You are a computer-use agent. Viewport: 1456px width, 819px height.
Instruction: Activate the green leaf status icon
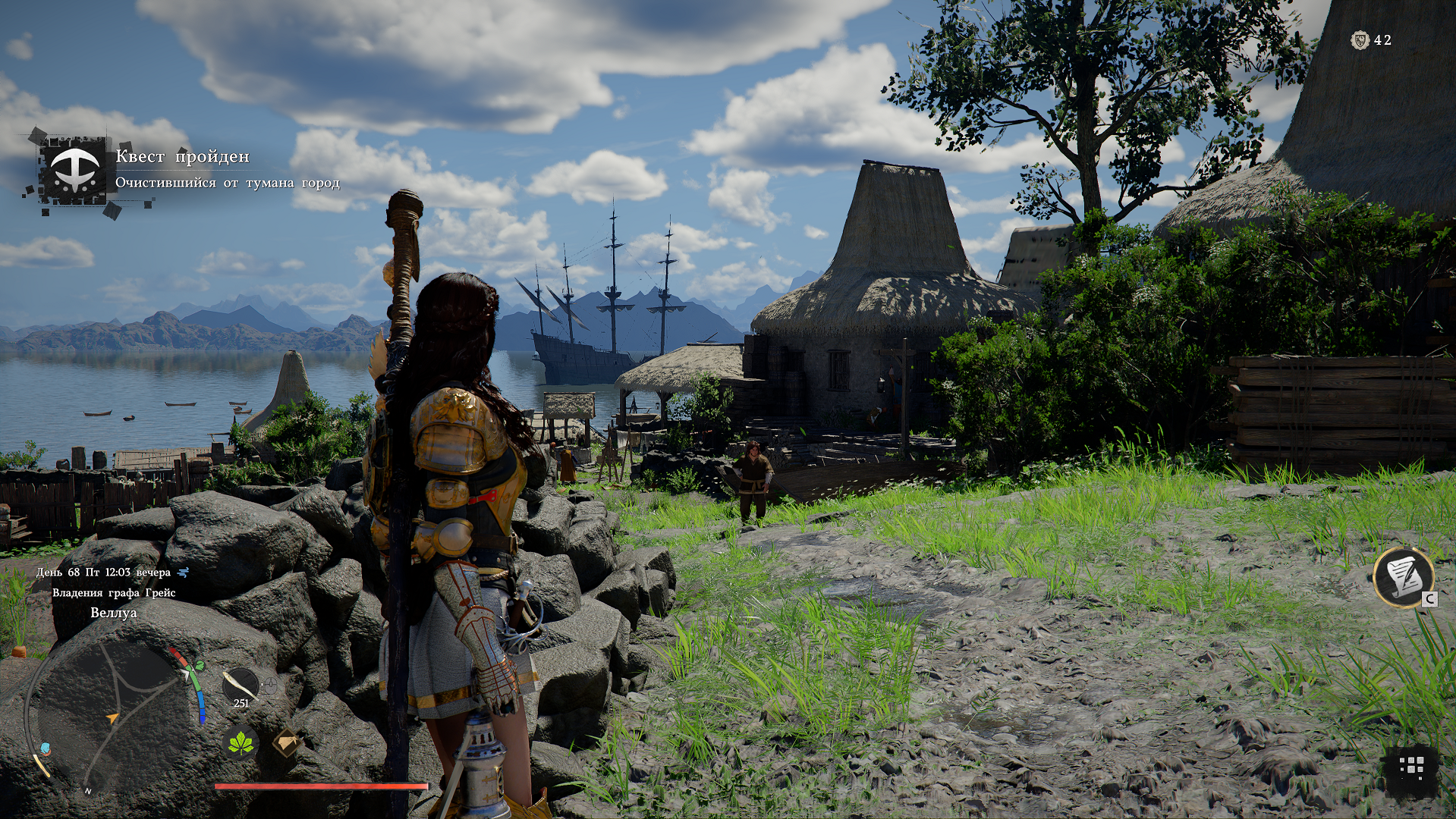tap(241, 743)
